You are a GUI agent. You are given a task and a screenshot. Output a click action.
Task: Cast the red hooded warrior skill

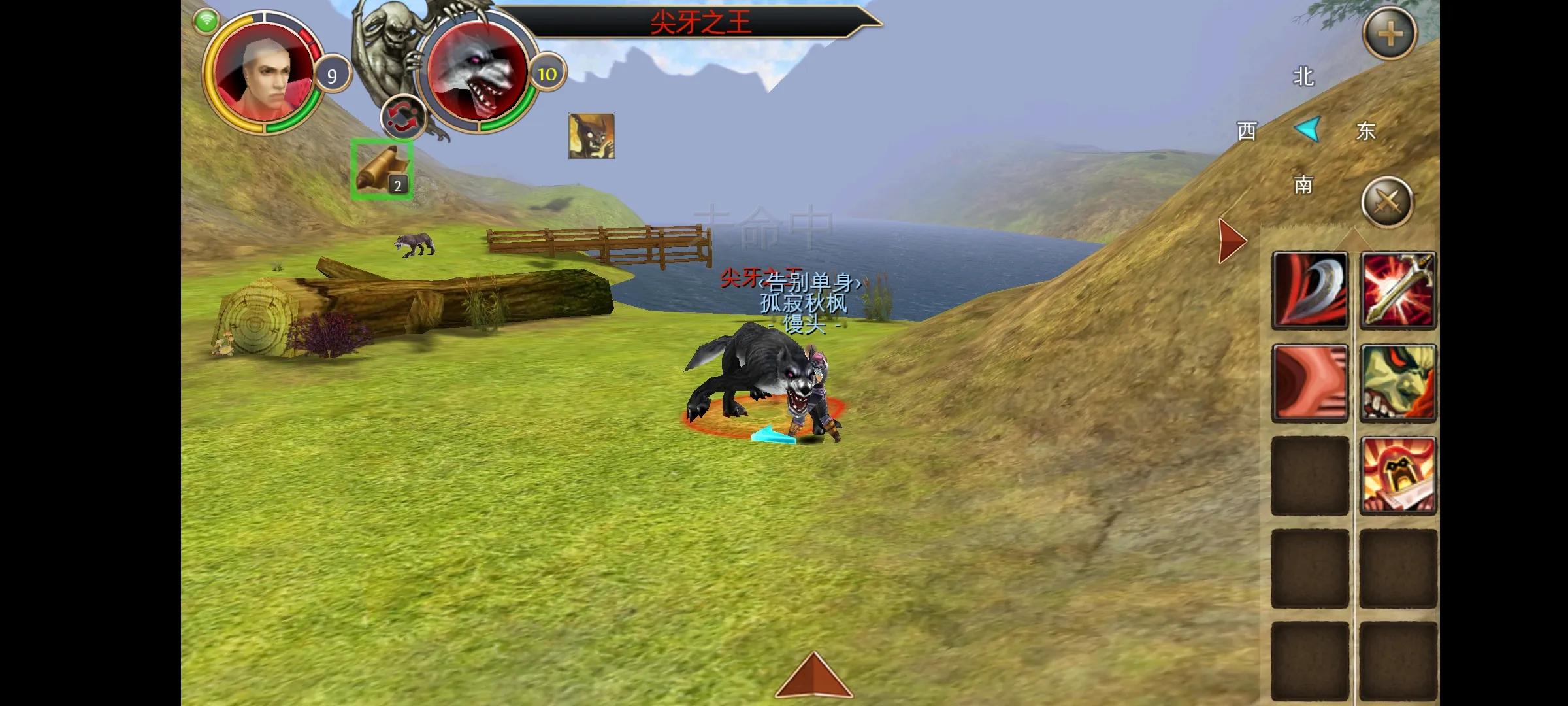(1397, 475)
